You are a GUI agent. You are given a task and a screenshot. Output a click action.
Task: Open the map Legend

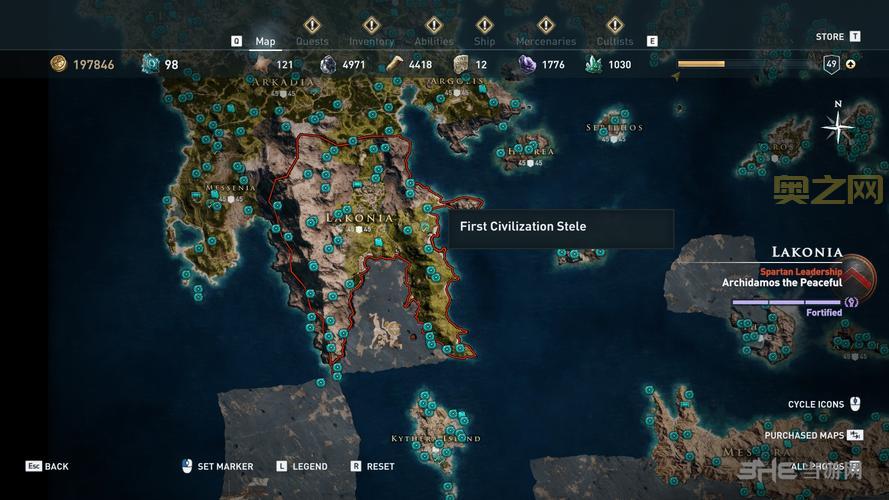[x=309, y=466]
